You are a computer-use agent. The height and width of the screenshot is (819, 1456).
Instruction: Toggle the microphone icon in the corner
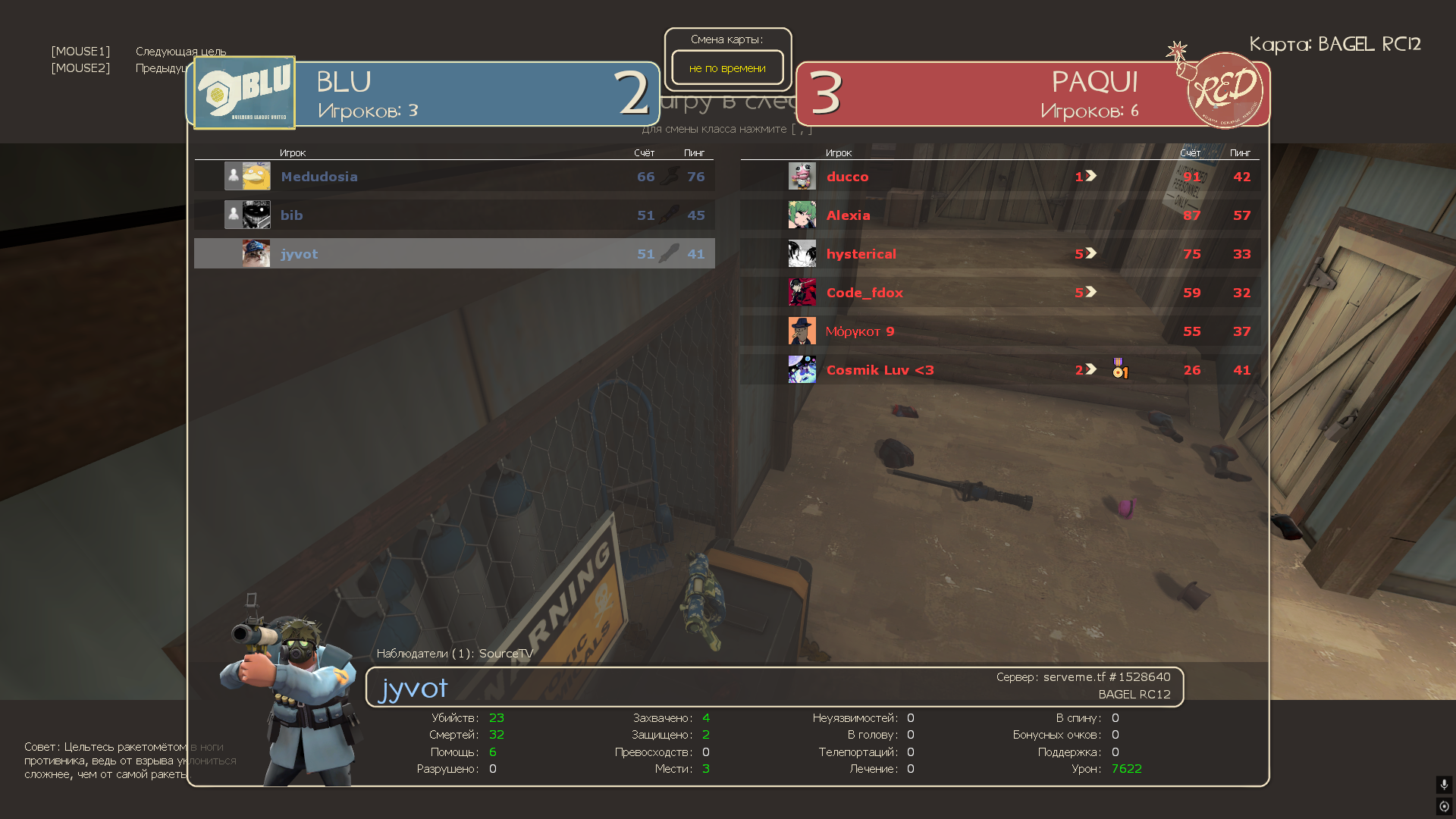pos(1444,784)
